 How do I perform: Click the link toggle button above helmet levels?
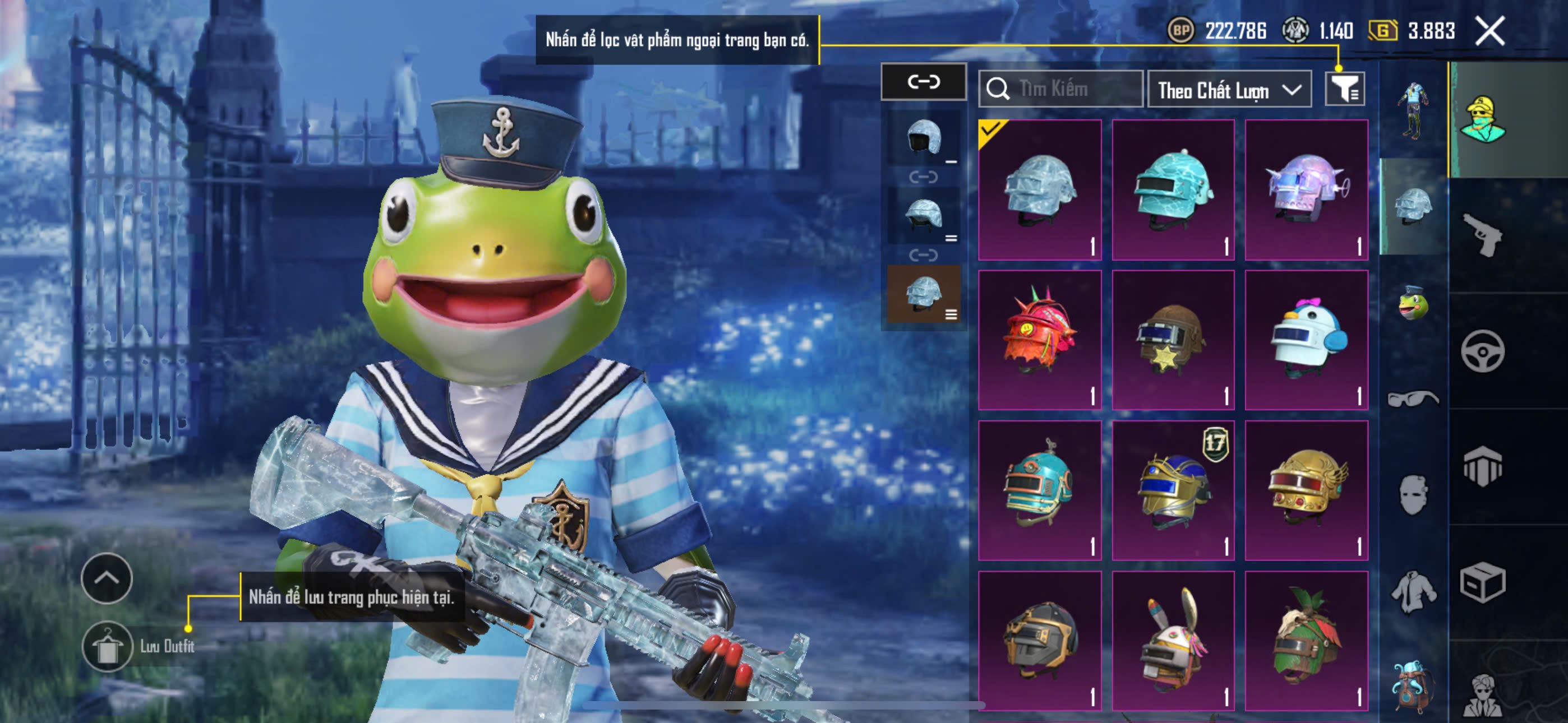pyautogui.click(x=924, y=82)
